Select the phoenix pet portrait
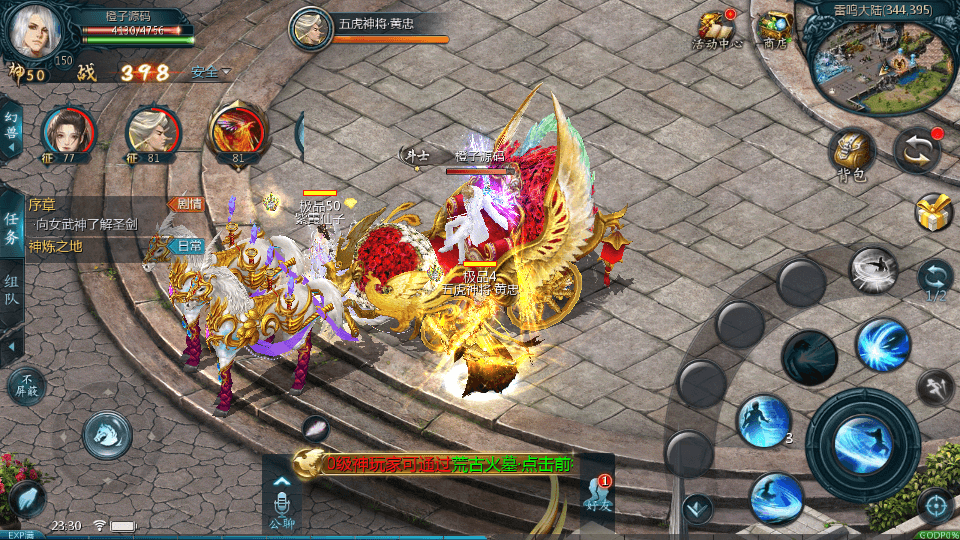The width and height of the screenshot is (960, 540). 238,131
